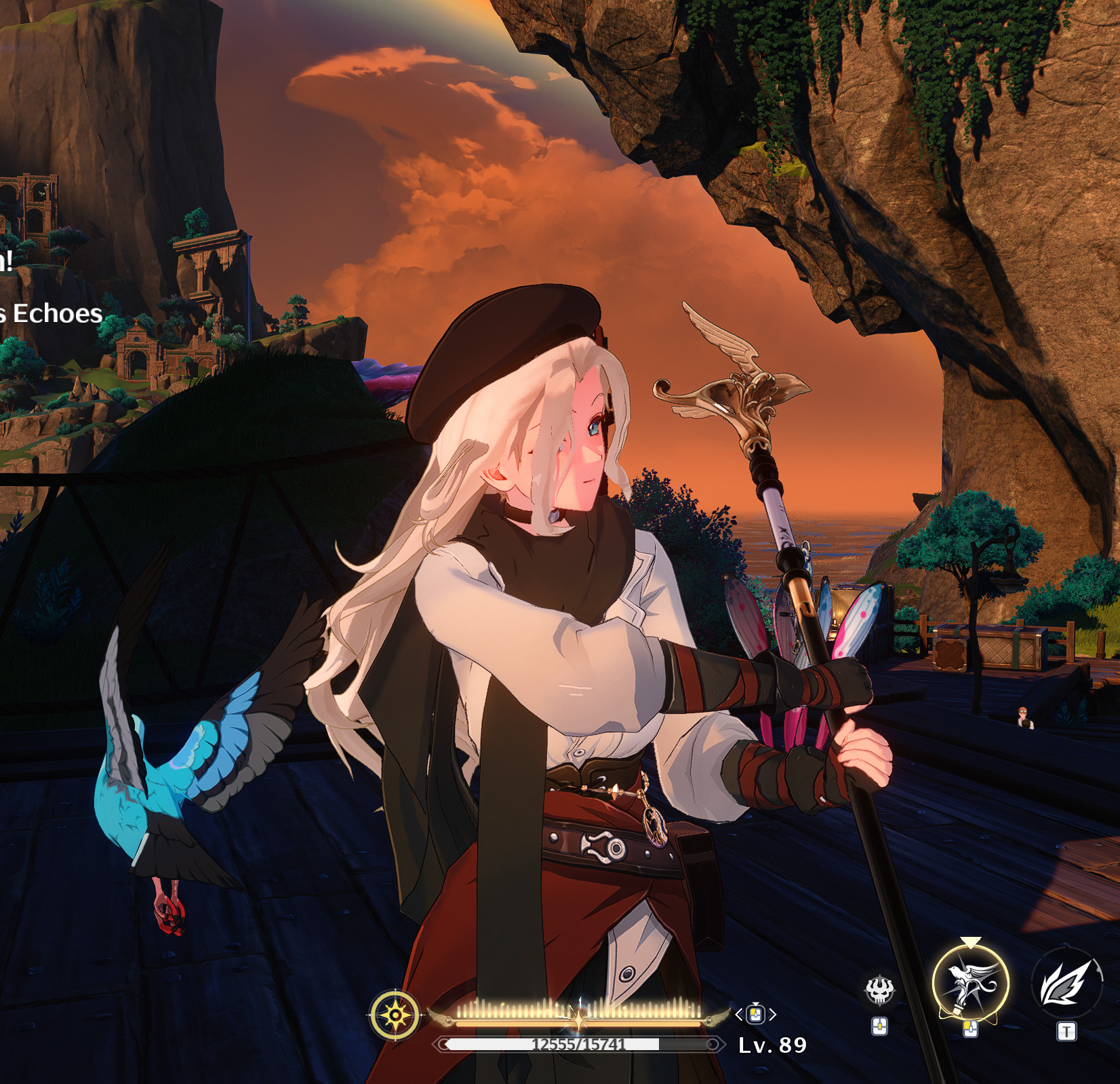Click the right chevron to switch characters
1120x1084 pixels.
[771, 1013]
